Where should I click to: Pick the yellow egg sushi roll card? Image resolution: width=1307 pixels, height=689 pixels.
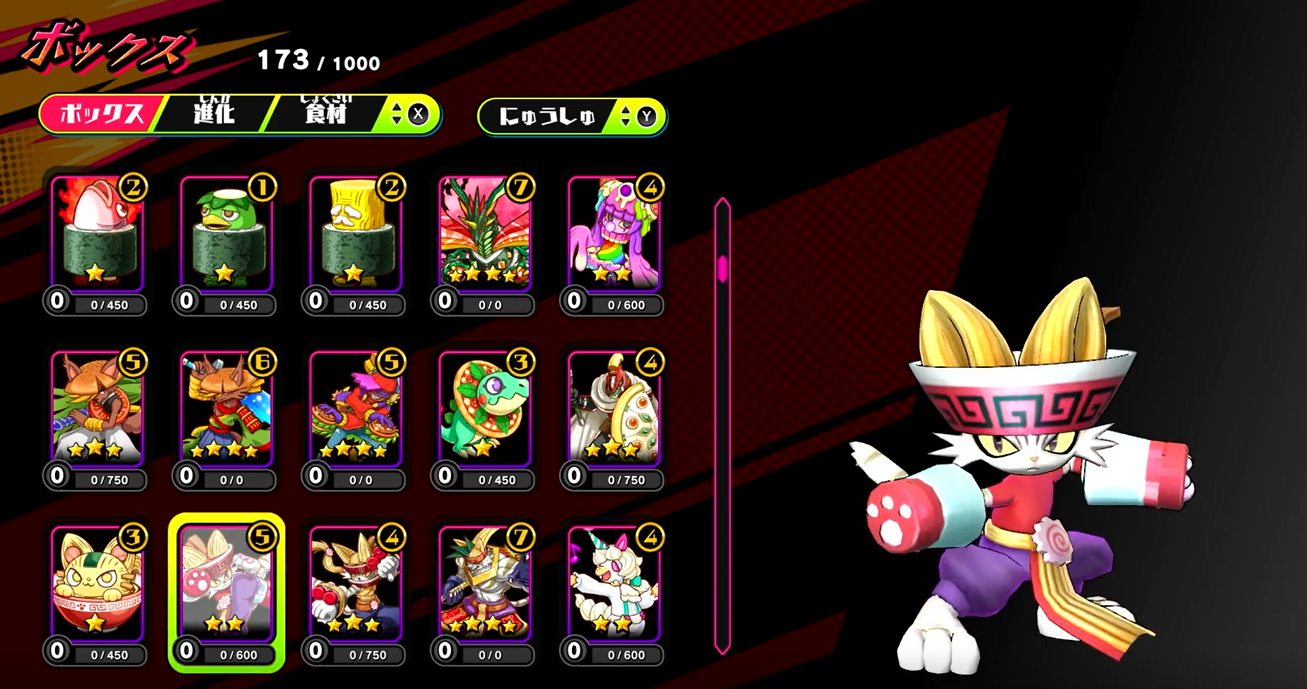pyautogui.click(x=356, y=235)
